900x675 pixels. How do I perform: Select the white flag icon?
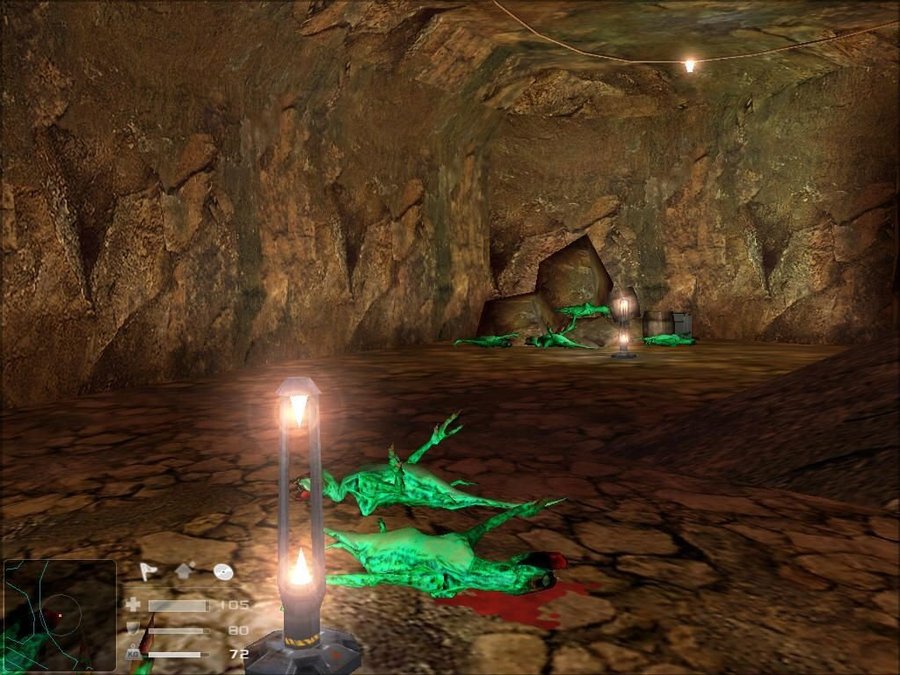(148, 572)
